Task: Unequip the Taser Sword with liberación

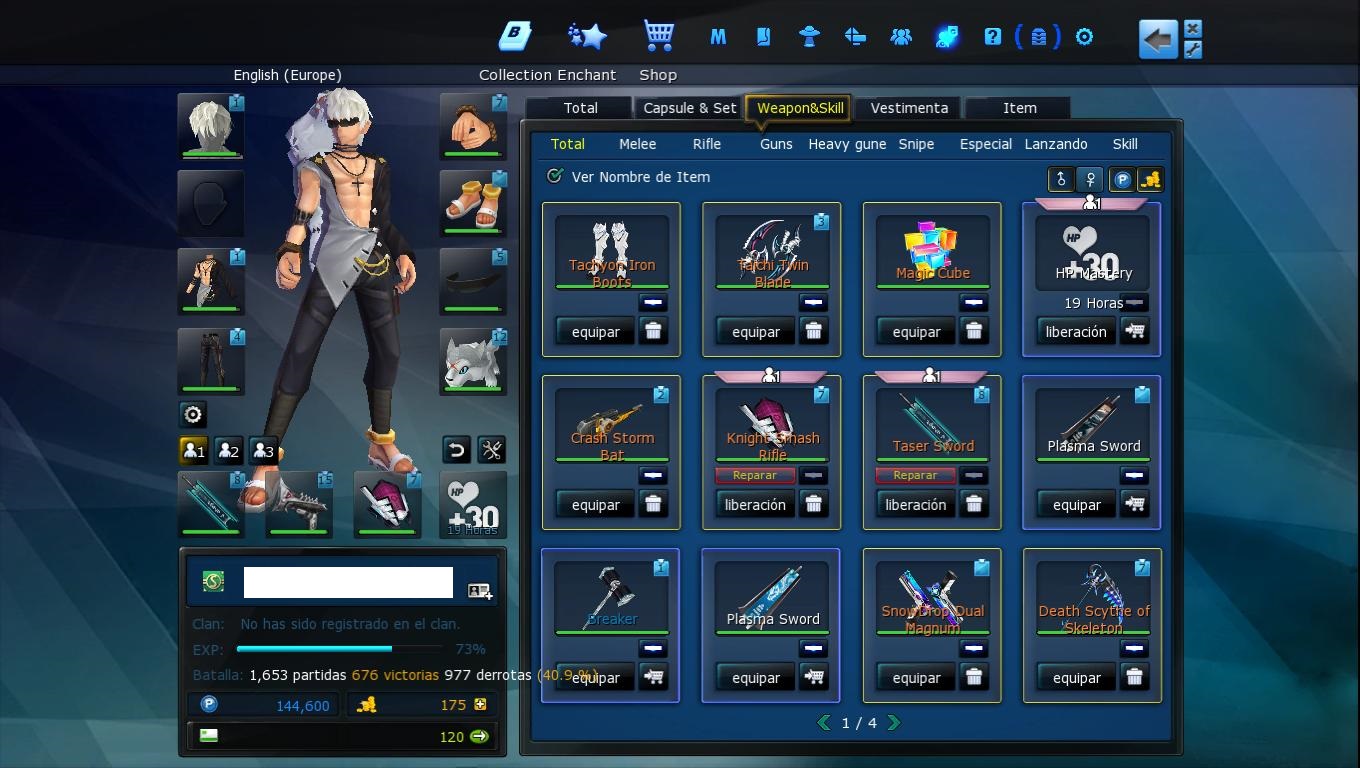Action: (x=915, y=505)
